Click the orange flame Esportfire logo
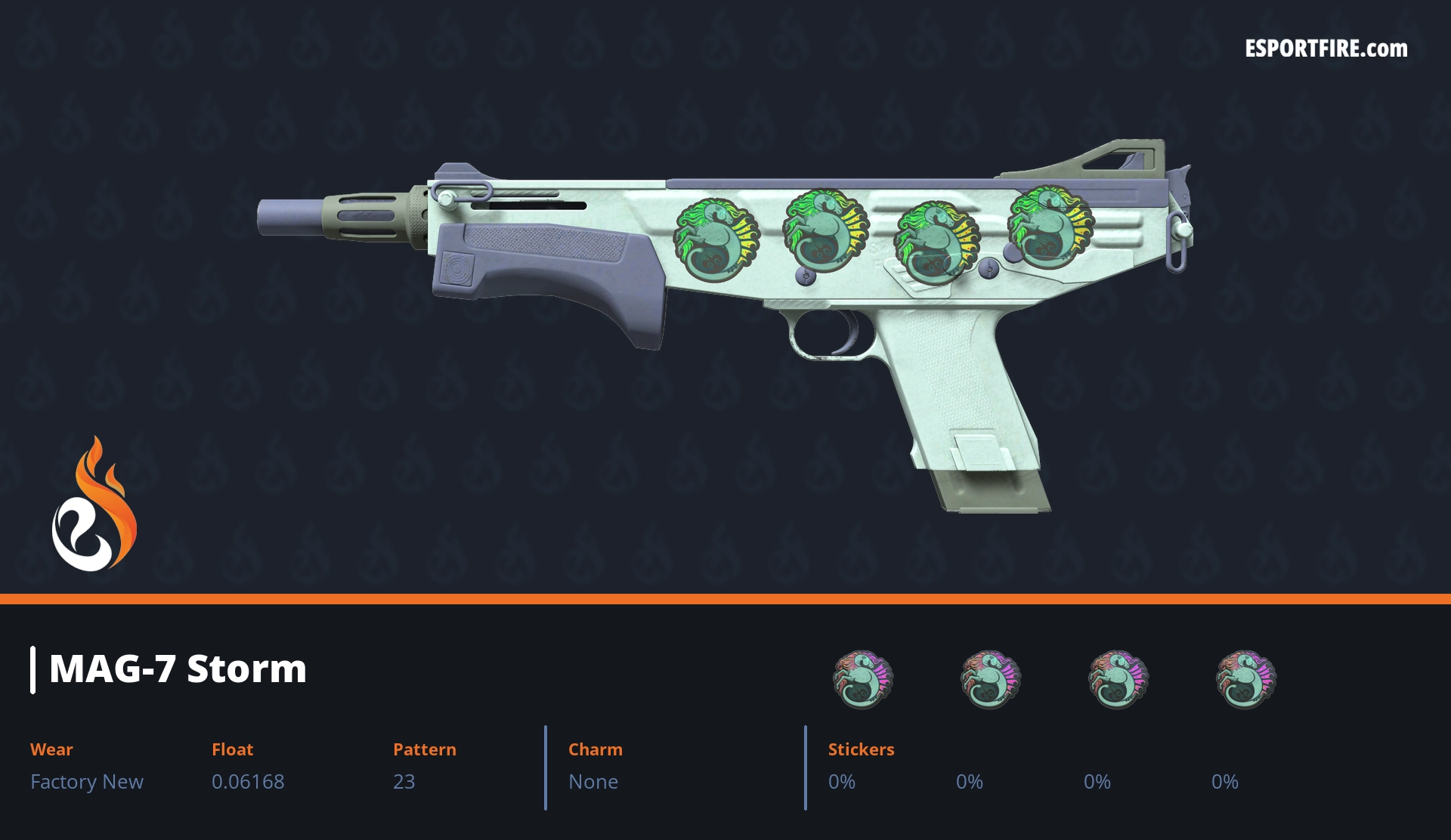Viewport: 1451px width, 840px height. point(94,505)
